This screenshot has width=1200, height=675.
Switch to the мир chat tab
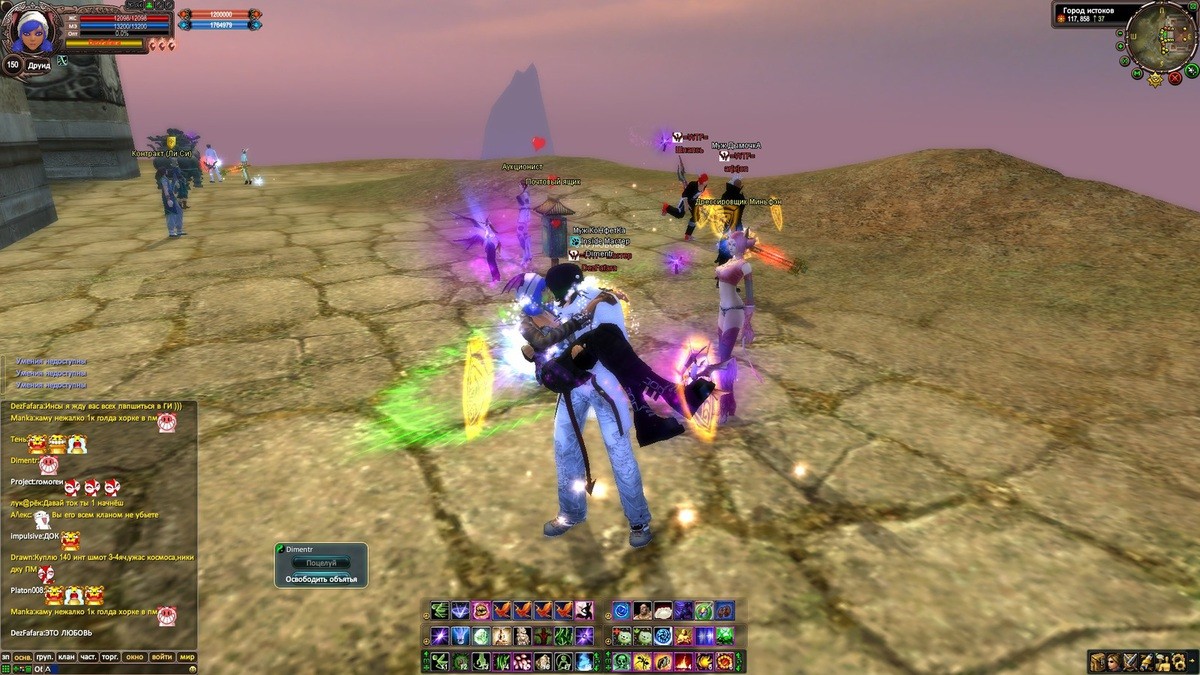point(186,657)
